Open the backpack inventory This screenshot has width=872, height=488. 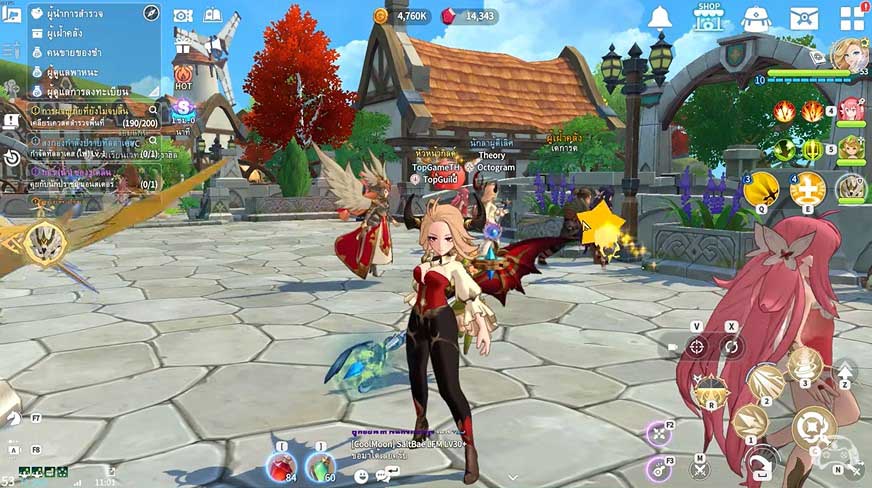coord(756,18)
